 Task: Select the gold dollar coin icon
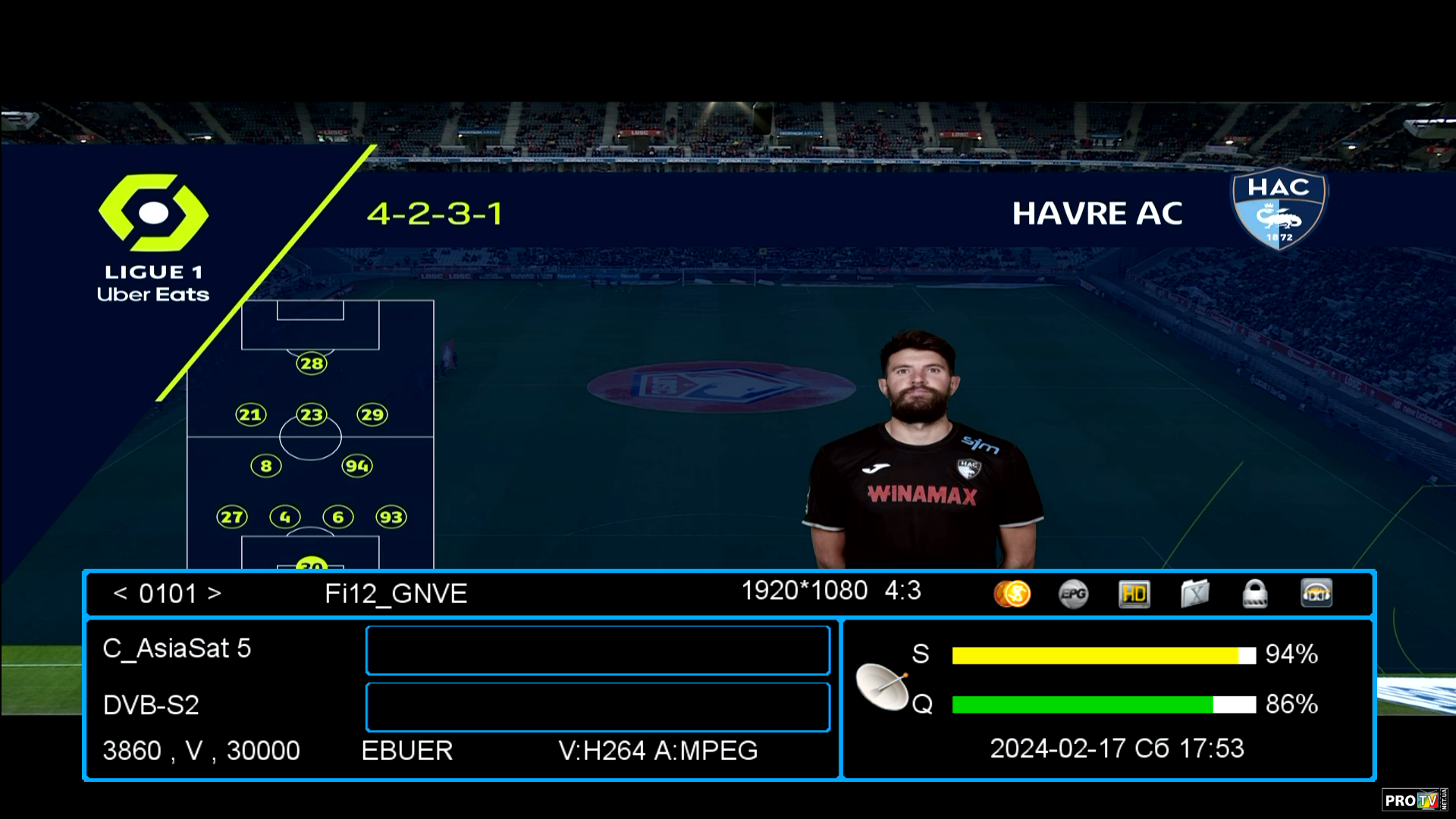point(1012,594)
